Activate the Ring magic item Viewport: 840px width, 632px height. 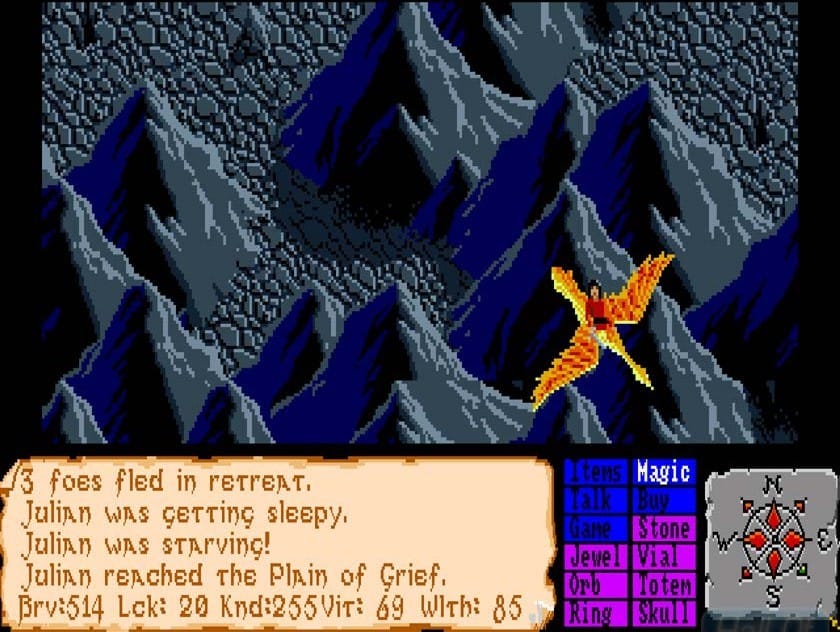pyautogui.click(x=596, y=612)
